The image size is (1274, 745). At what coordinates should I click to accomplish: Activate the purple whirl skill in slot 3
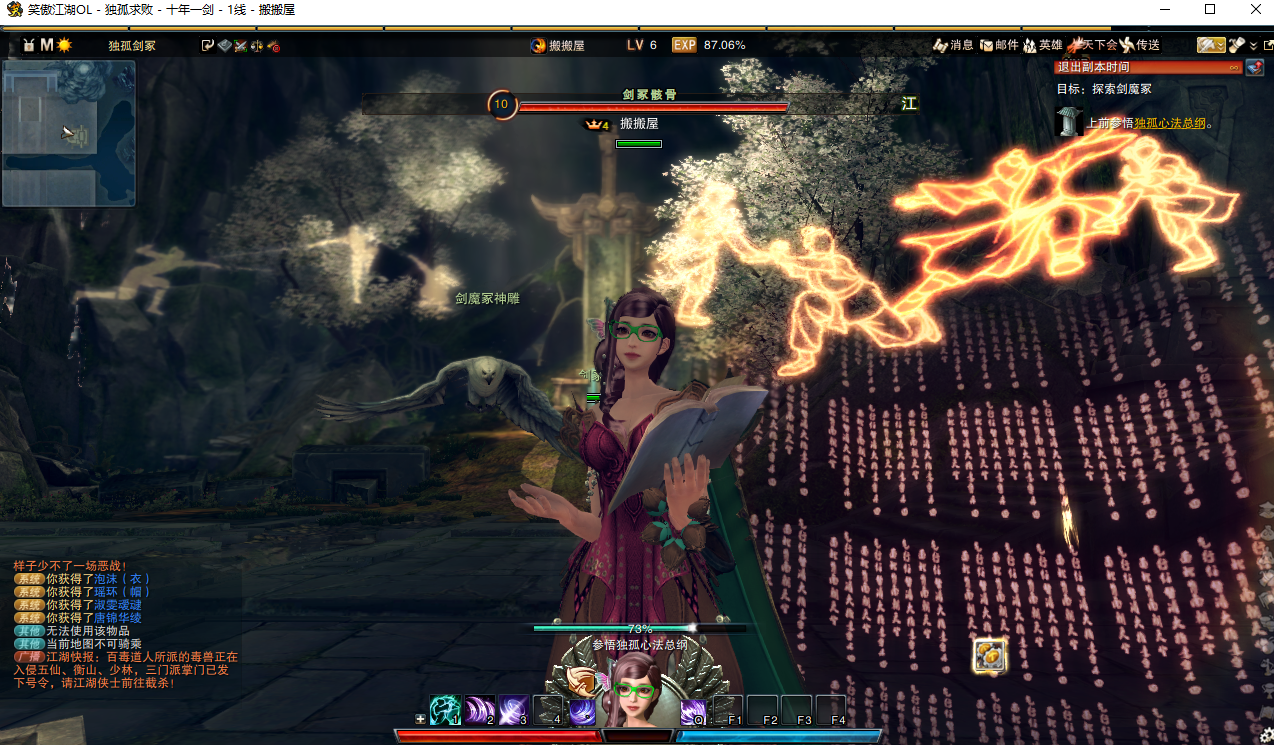pyautogui.click(x=514, y=710)
